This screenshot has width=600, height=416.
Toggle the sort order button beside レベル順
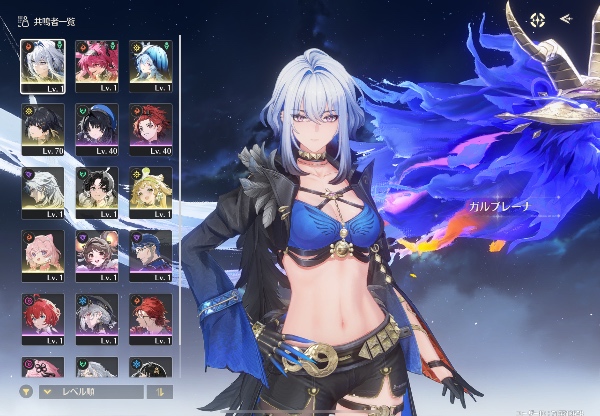tap(159, 392)
